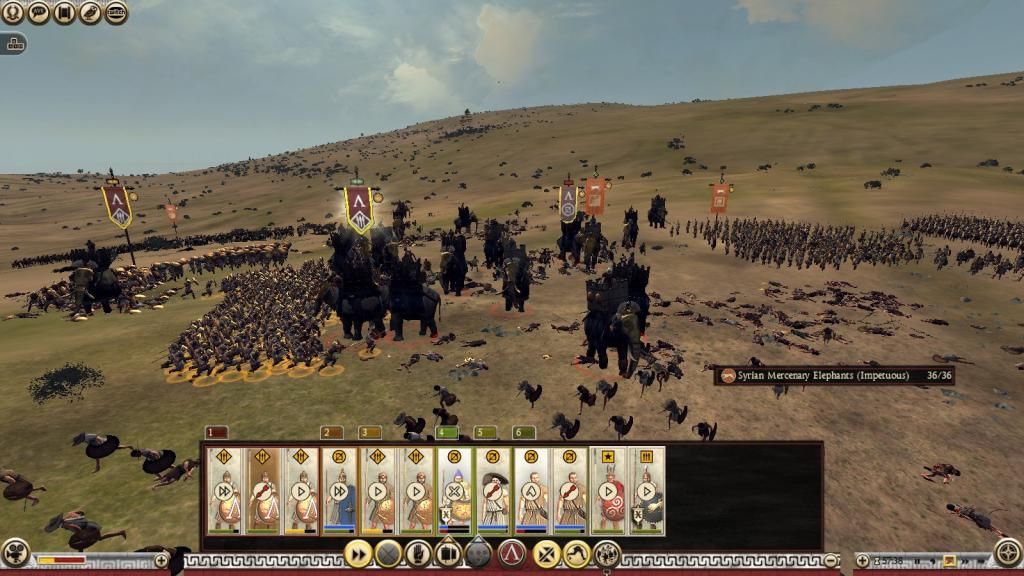Screen dimensions: 1024x576
Task: Click the halt order raised hand button
Action: (x=418, y=553)
